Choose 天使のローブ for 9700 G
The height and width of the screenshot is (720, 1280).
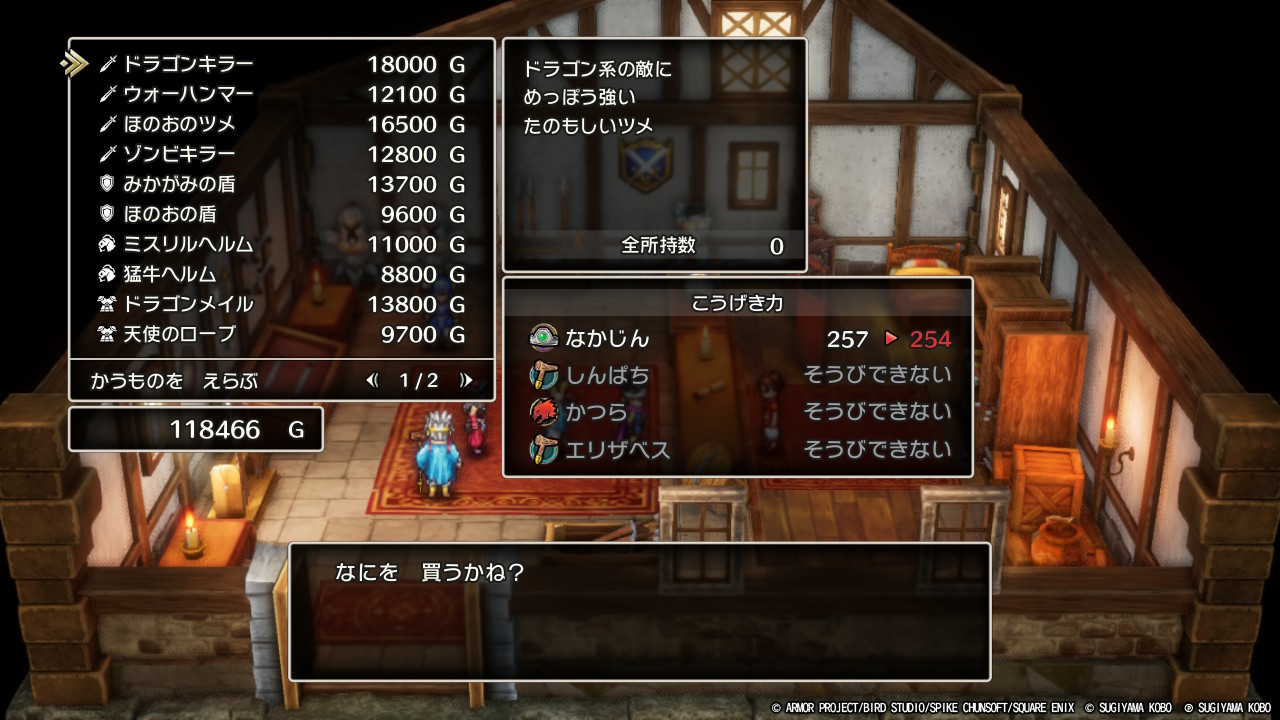pyautogui.click(x=280, y=335)
